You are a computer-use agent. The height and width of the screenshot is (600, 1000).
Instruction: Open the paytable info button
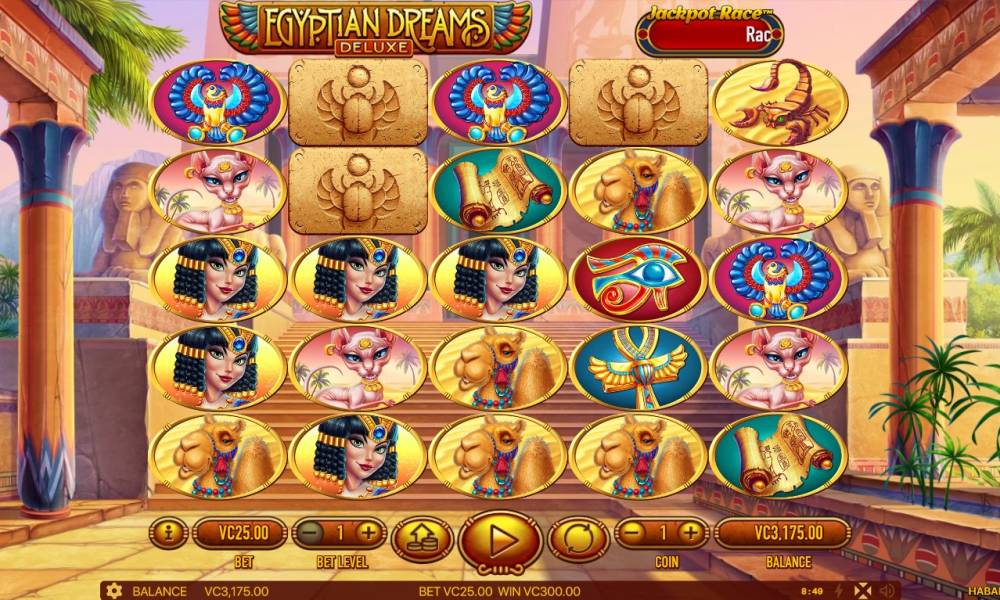(168, 533)
